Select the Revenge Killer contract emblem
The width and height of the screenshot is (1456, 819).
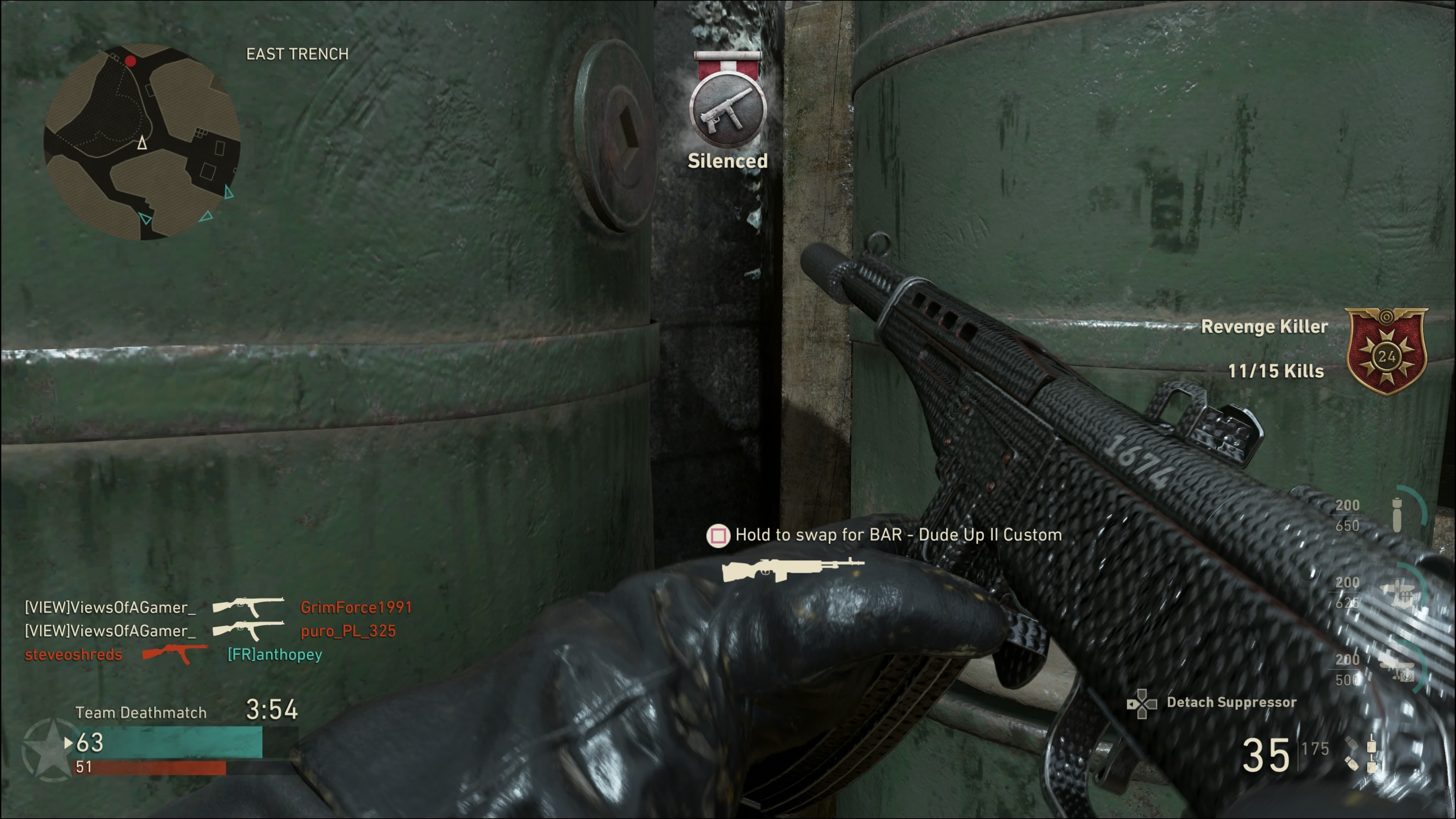[x=1386, y=351]
